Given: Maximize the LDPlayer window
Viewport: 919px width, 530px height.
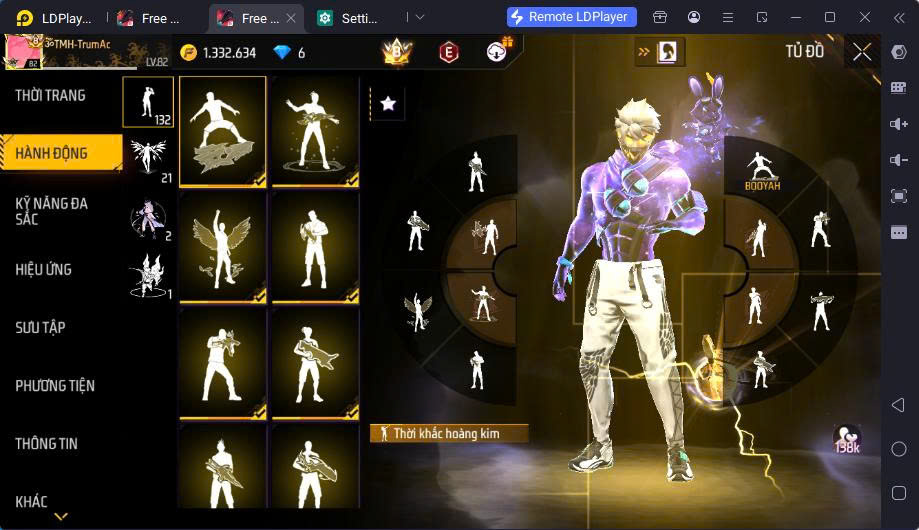Looking at the screenshot, I should point(829,17).
